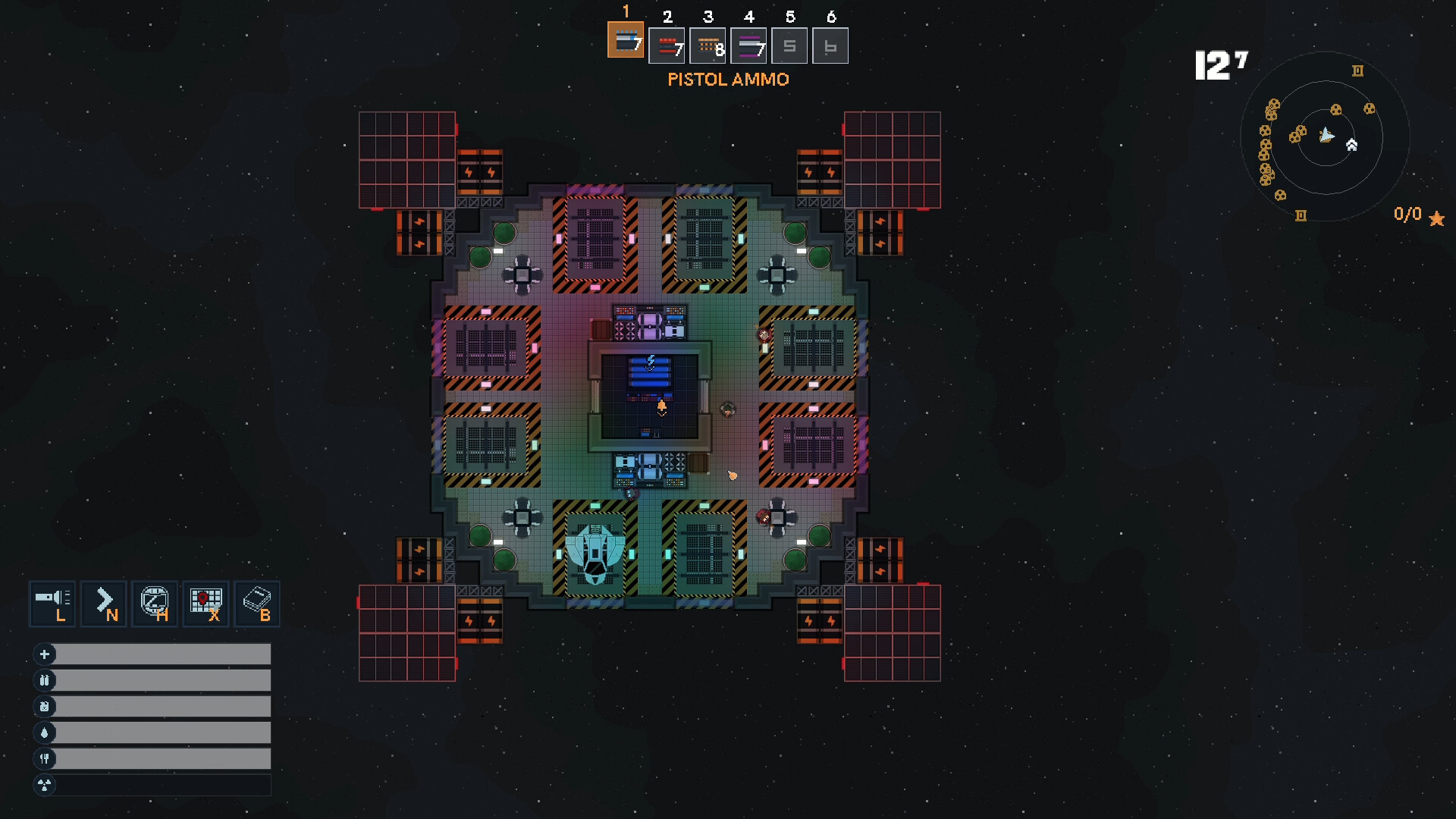Click the white home marker on the radar

1351,145
